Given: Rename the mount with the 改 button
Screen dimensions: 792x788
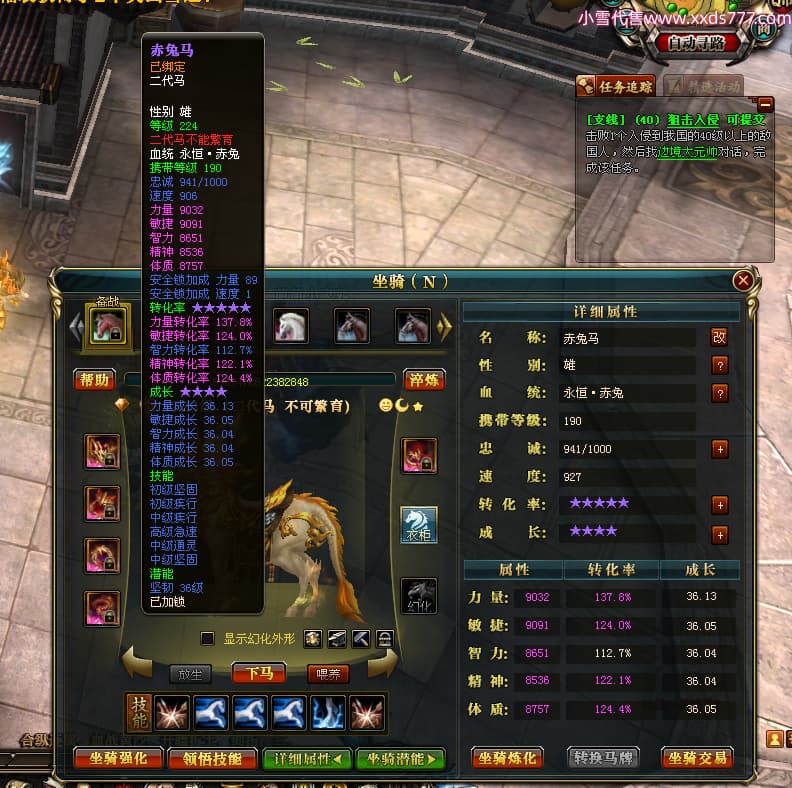Looking at the screenshot, I should click(x=719, y=338).
